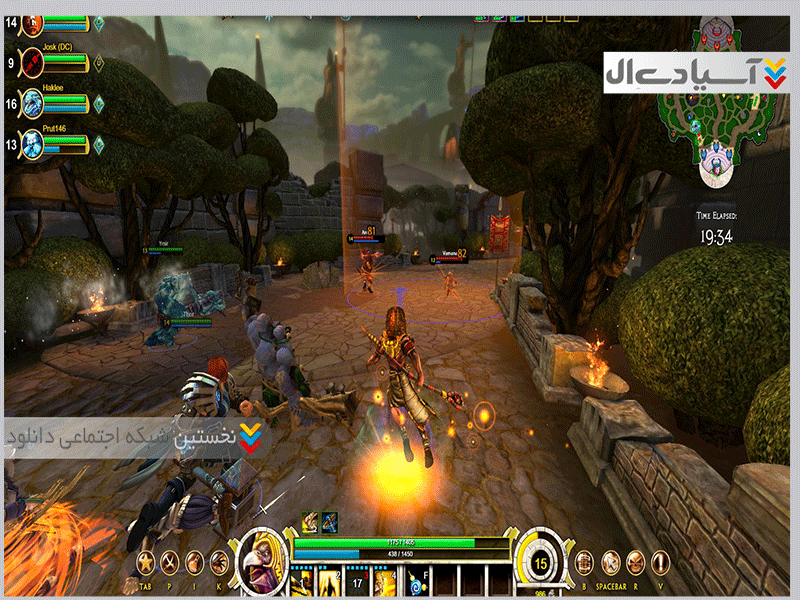
Task: Select the round button labeled R
Action: (634, 561)
